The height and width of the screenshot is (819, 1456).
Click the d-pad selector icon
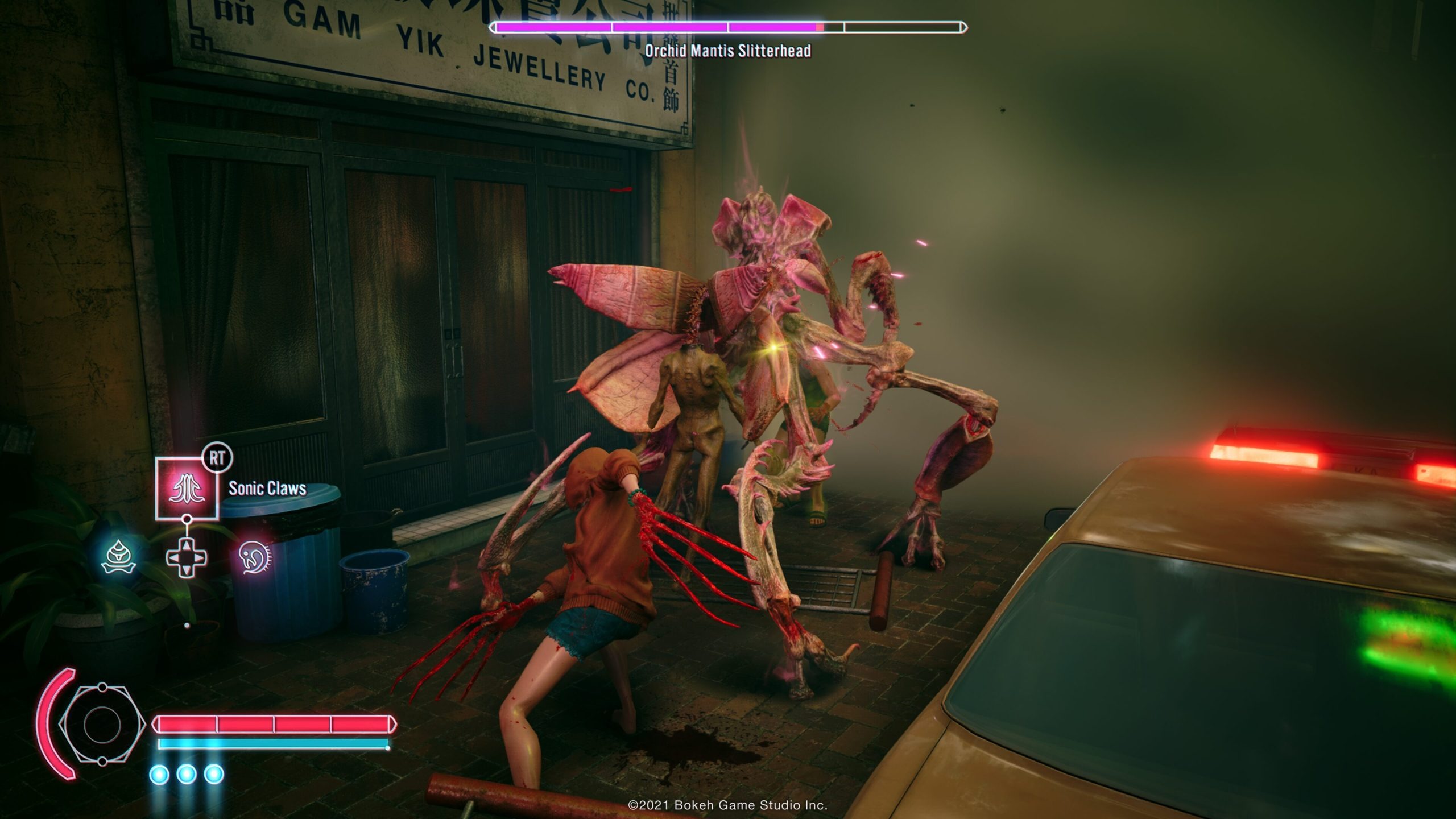(x=186, y=557)
